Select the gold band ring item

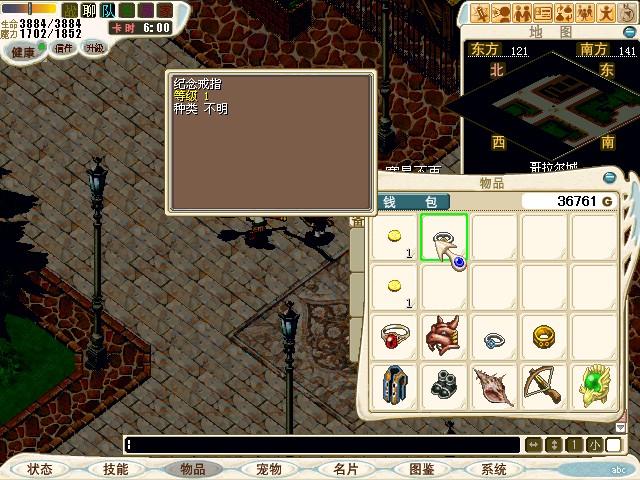click(544, 336)
